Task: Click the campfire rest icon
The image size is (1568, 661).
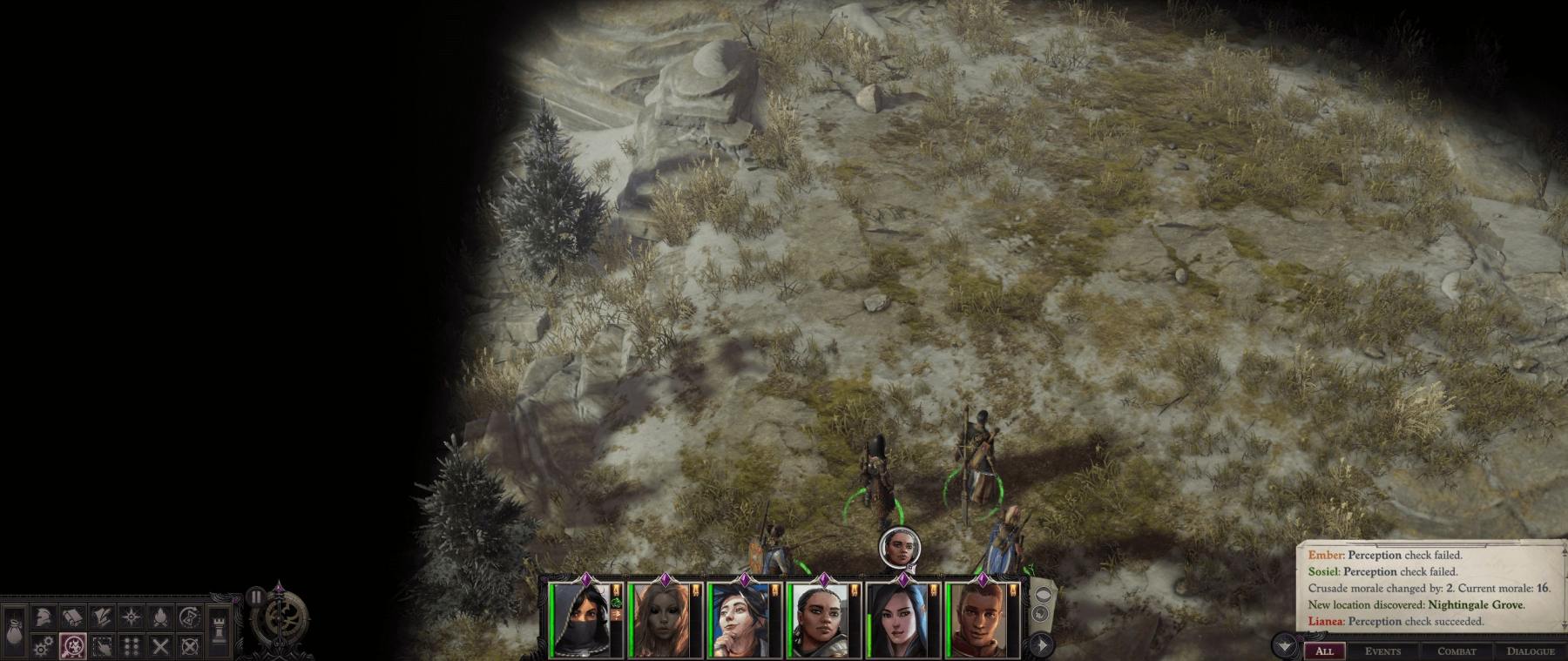Action: pyautogui.click(x=160, y=617)
